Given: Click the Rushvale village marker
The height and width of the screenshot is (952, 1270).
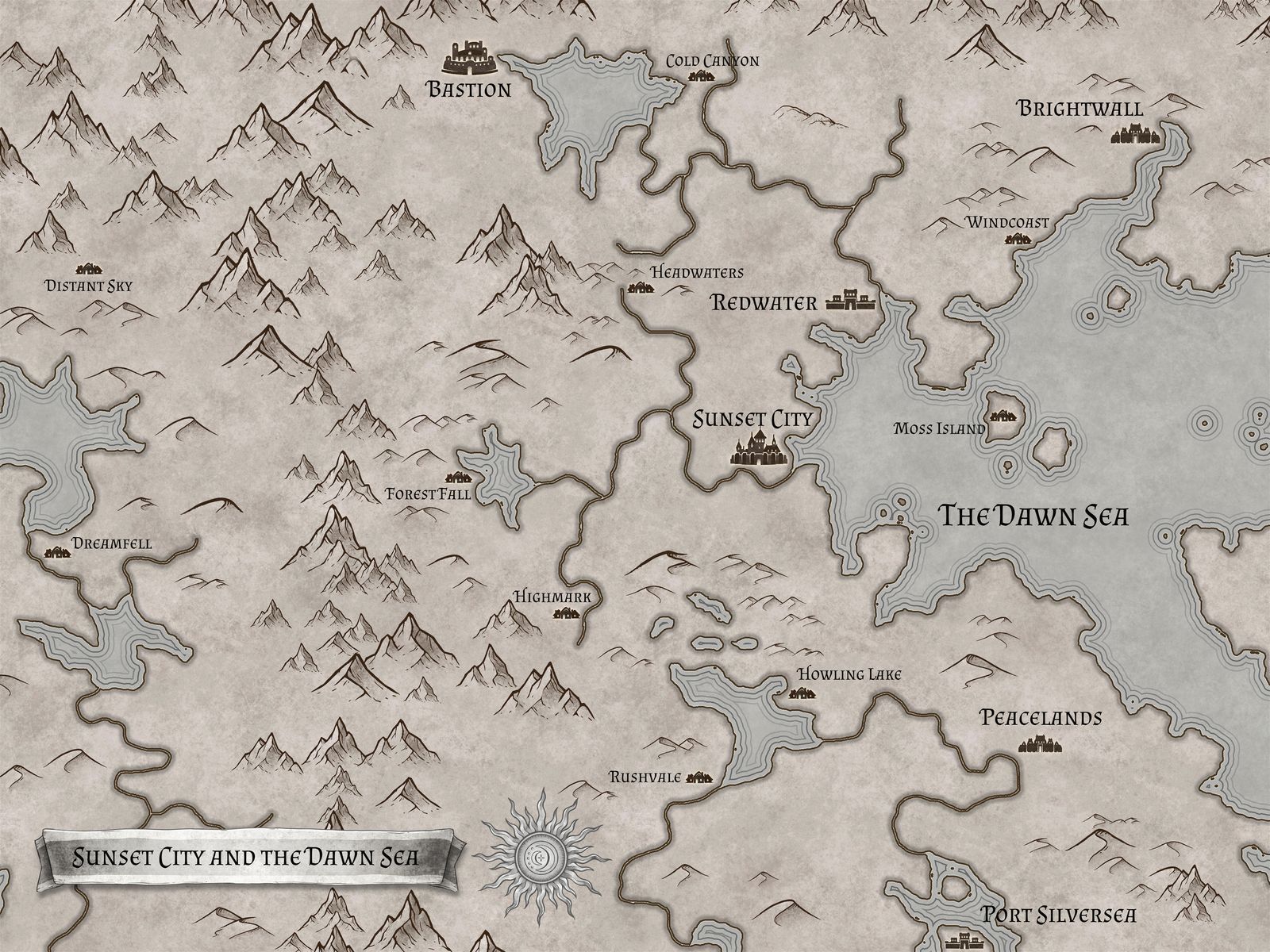Looking at the screenshot, I should 699,777.
